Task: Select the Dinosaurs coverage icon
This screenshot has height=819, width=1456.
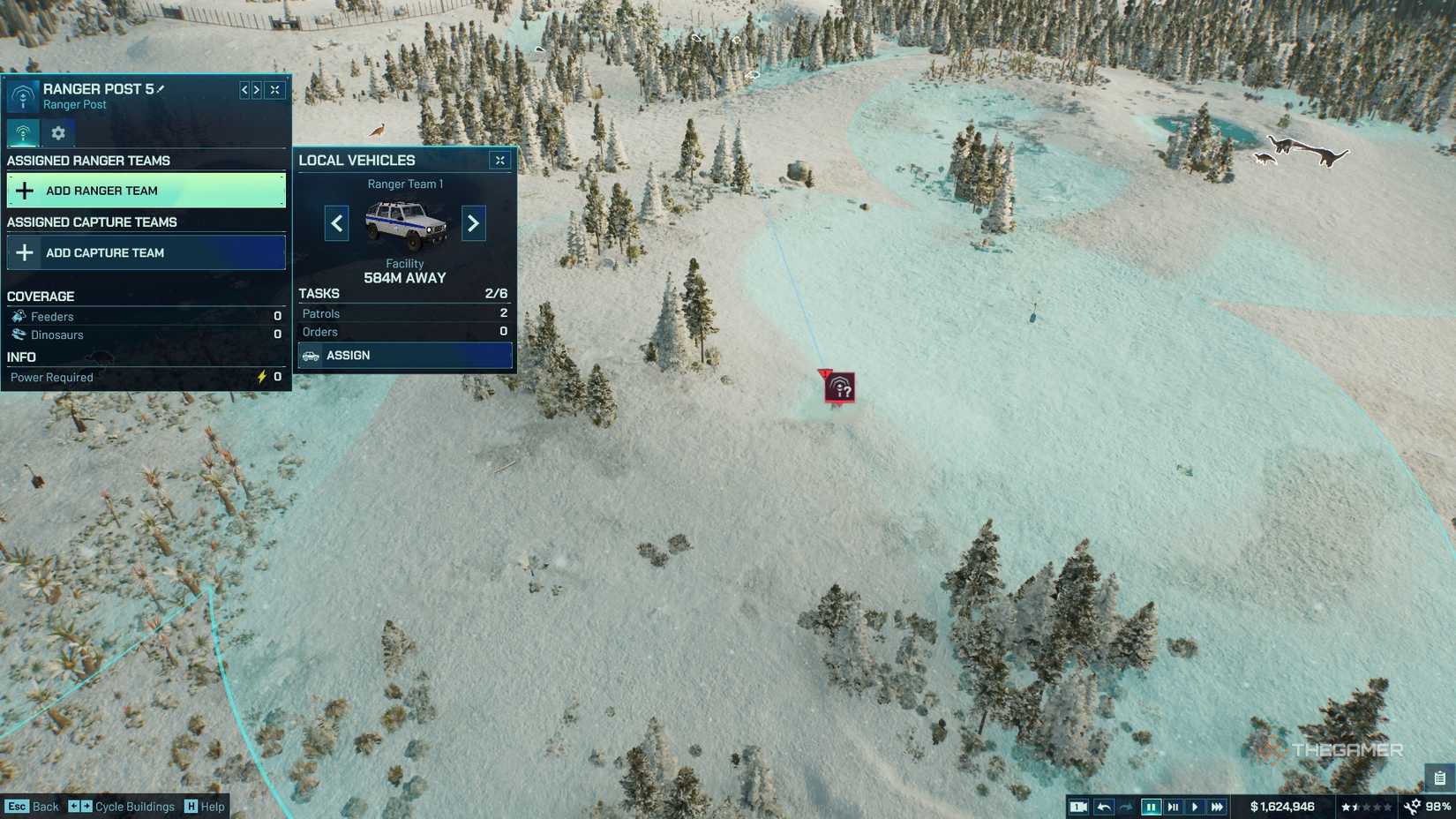Action: click(x=19, y=334)
